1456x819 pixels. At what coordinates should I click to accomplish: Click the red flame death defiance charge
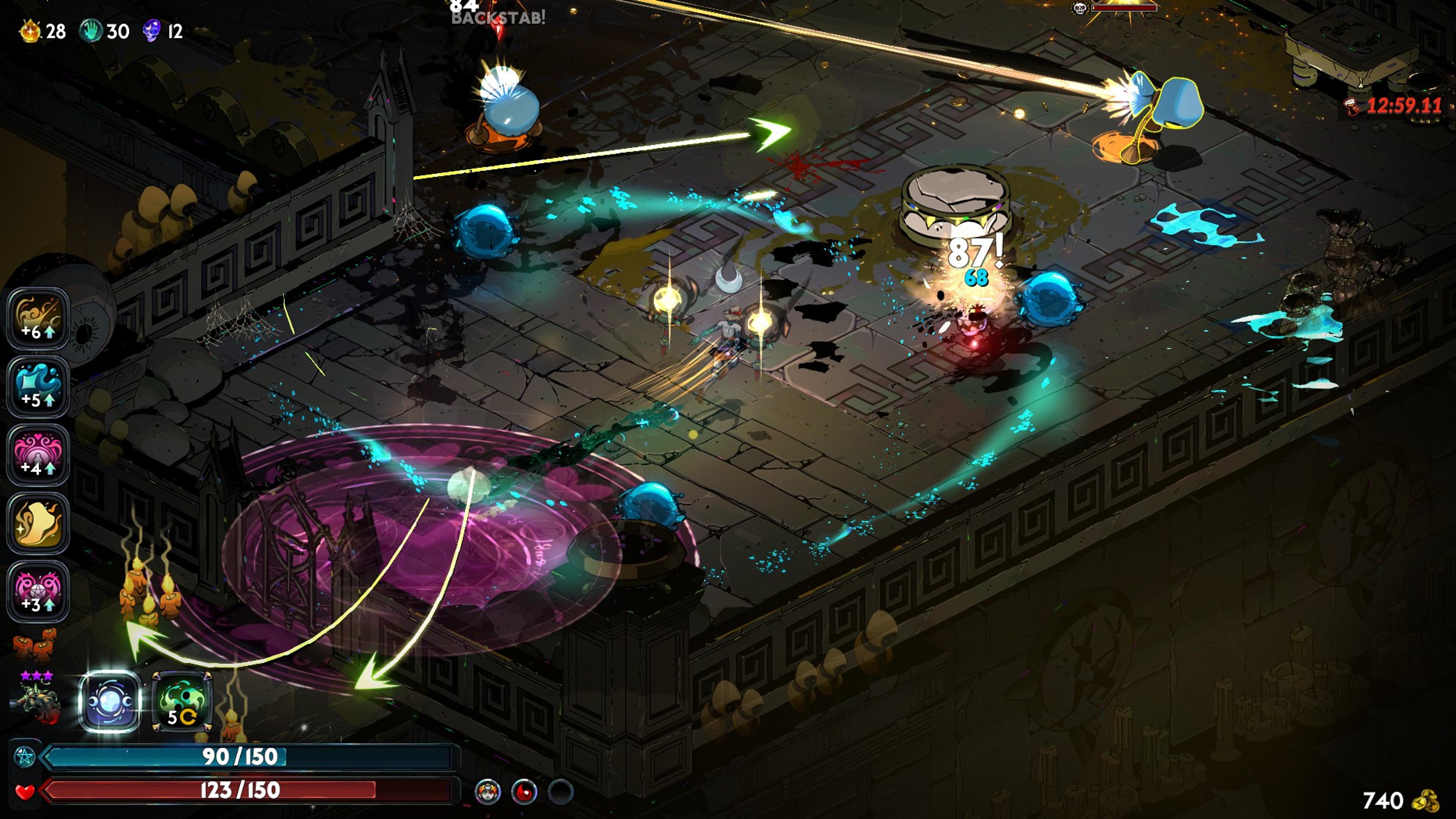click(524, 792)
